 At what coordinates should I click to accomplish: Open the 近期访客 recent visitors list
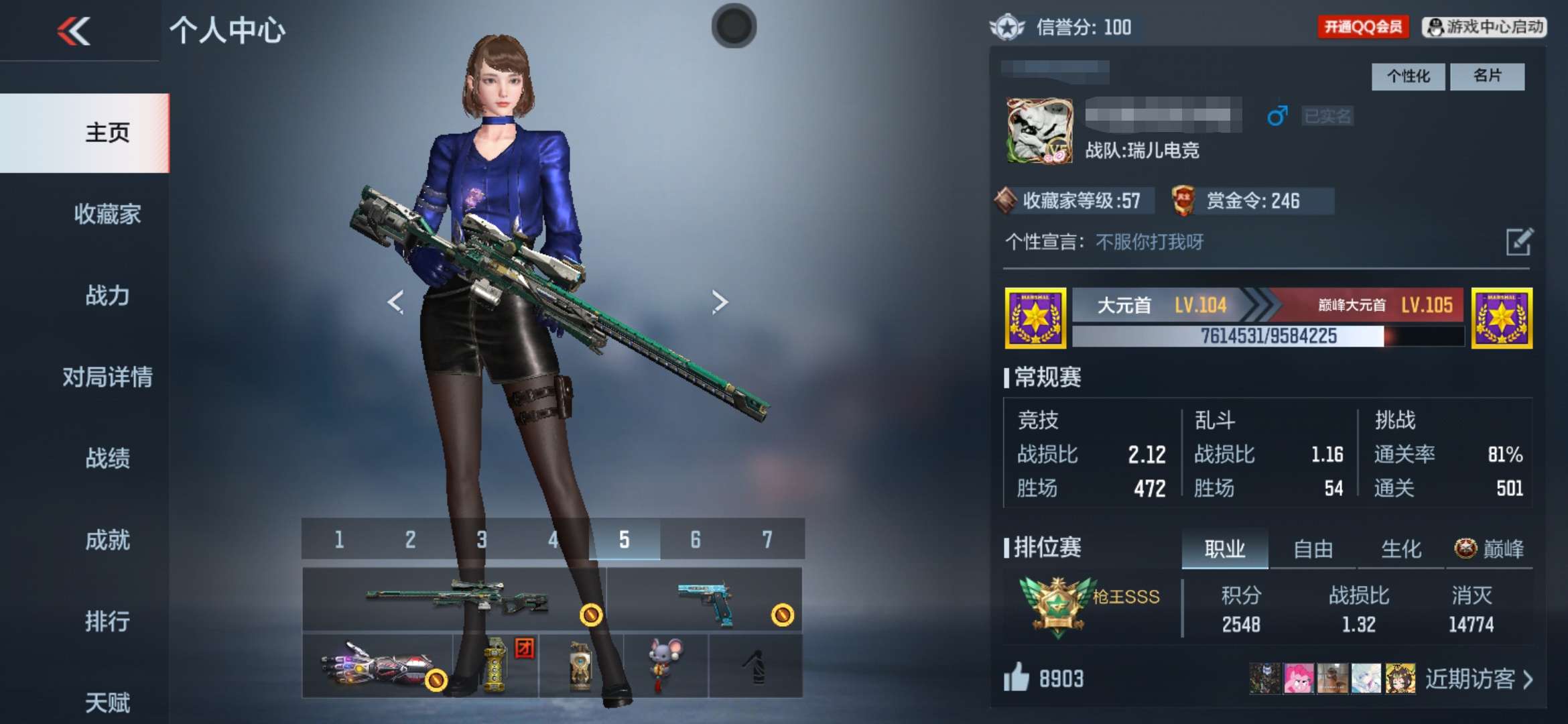pos(1478,679)
